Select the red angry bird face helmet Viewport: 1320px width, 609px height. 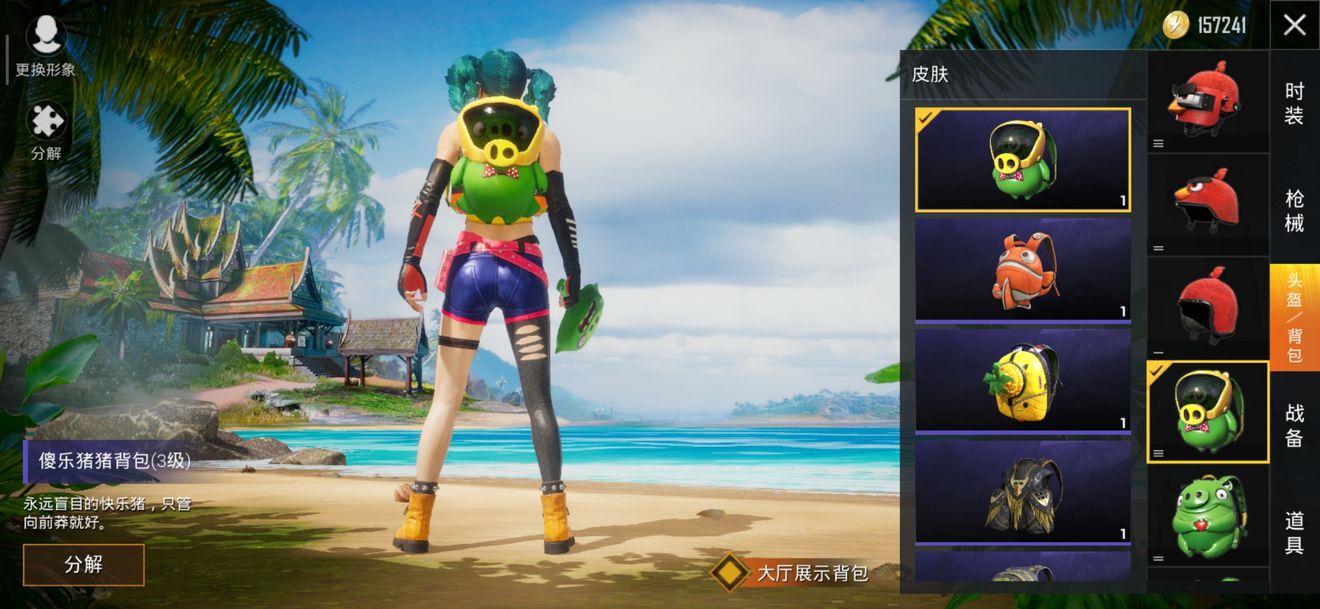click(x=1207, y=204)
